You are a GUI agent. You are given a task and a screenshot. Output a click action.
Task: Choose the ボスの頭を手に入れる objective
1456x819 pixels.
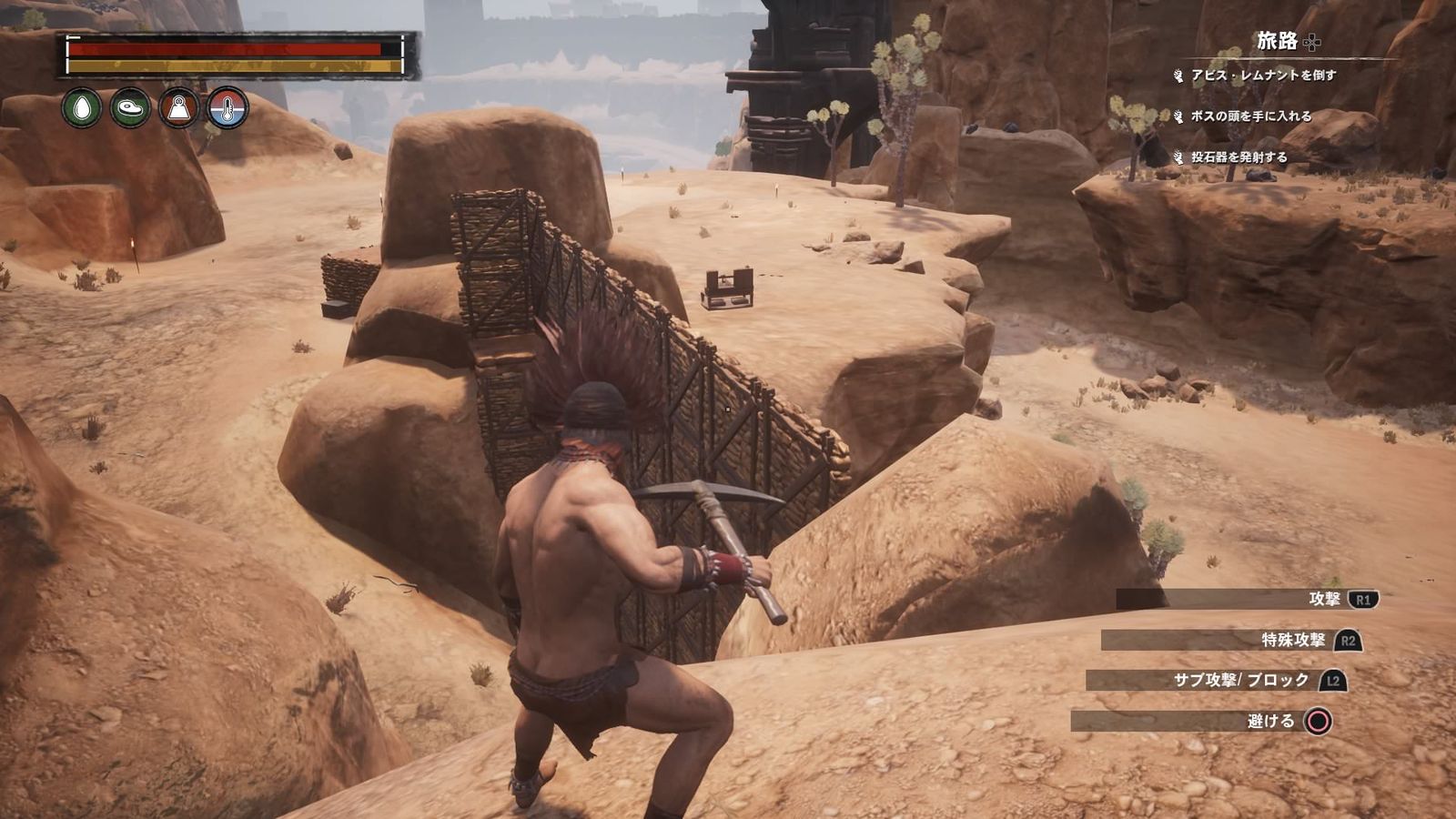(x=1251, y=116)
